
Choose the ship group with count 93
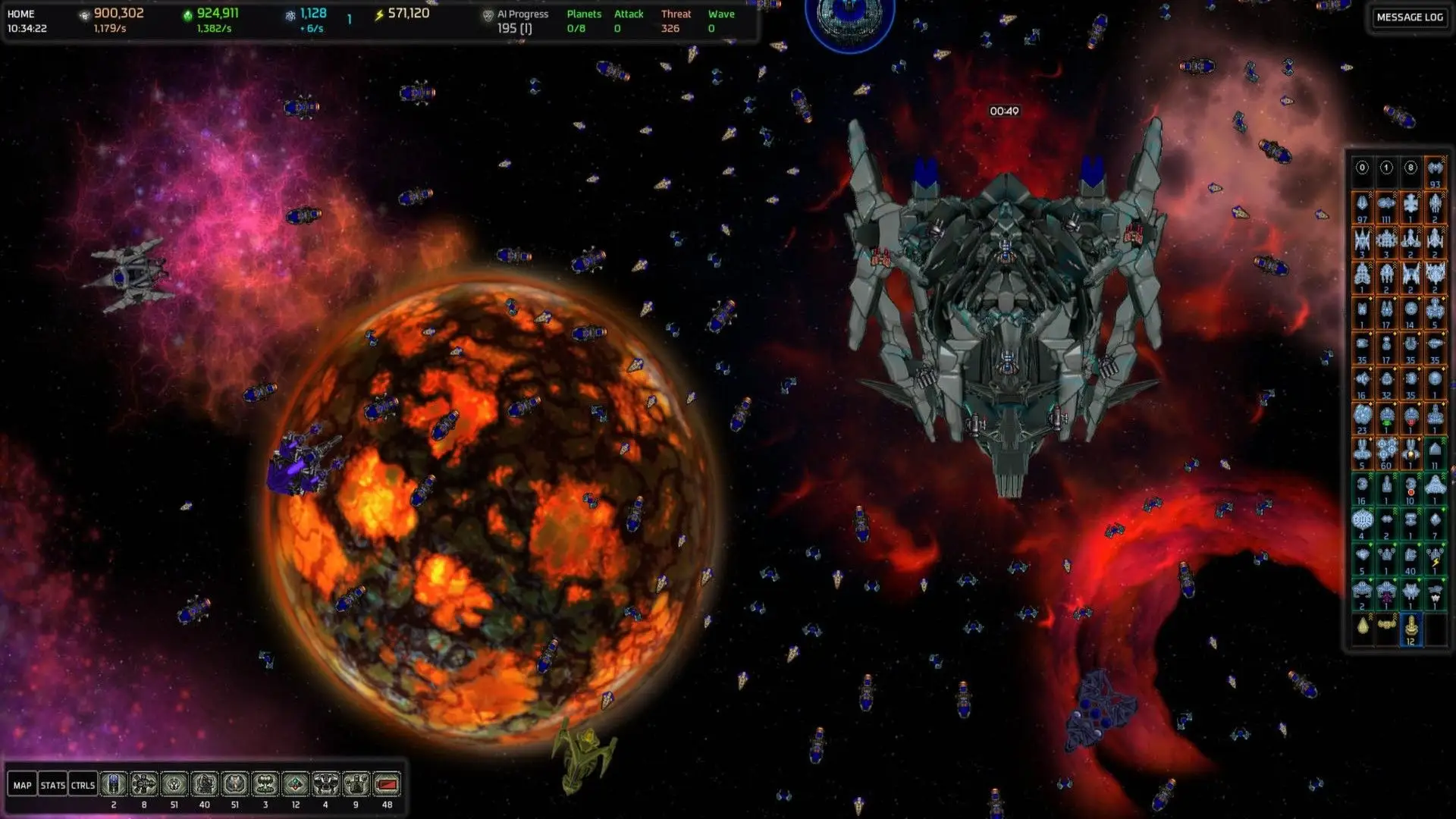pyautogui.click(x=1435, y=170)
